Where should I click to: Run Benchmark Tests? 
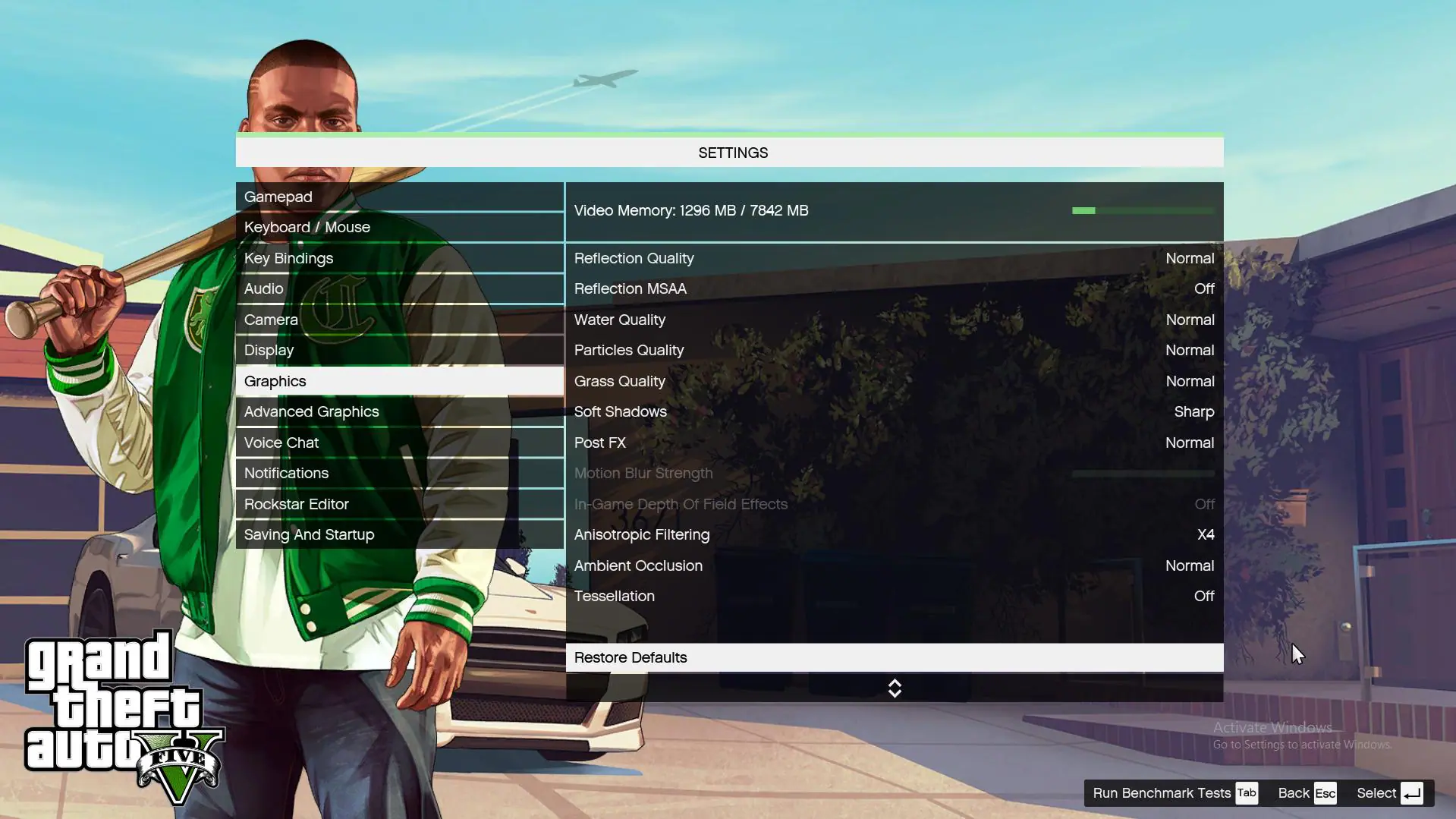(1160, 792)
